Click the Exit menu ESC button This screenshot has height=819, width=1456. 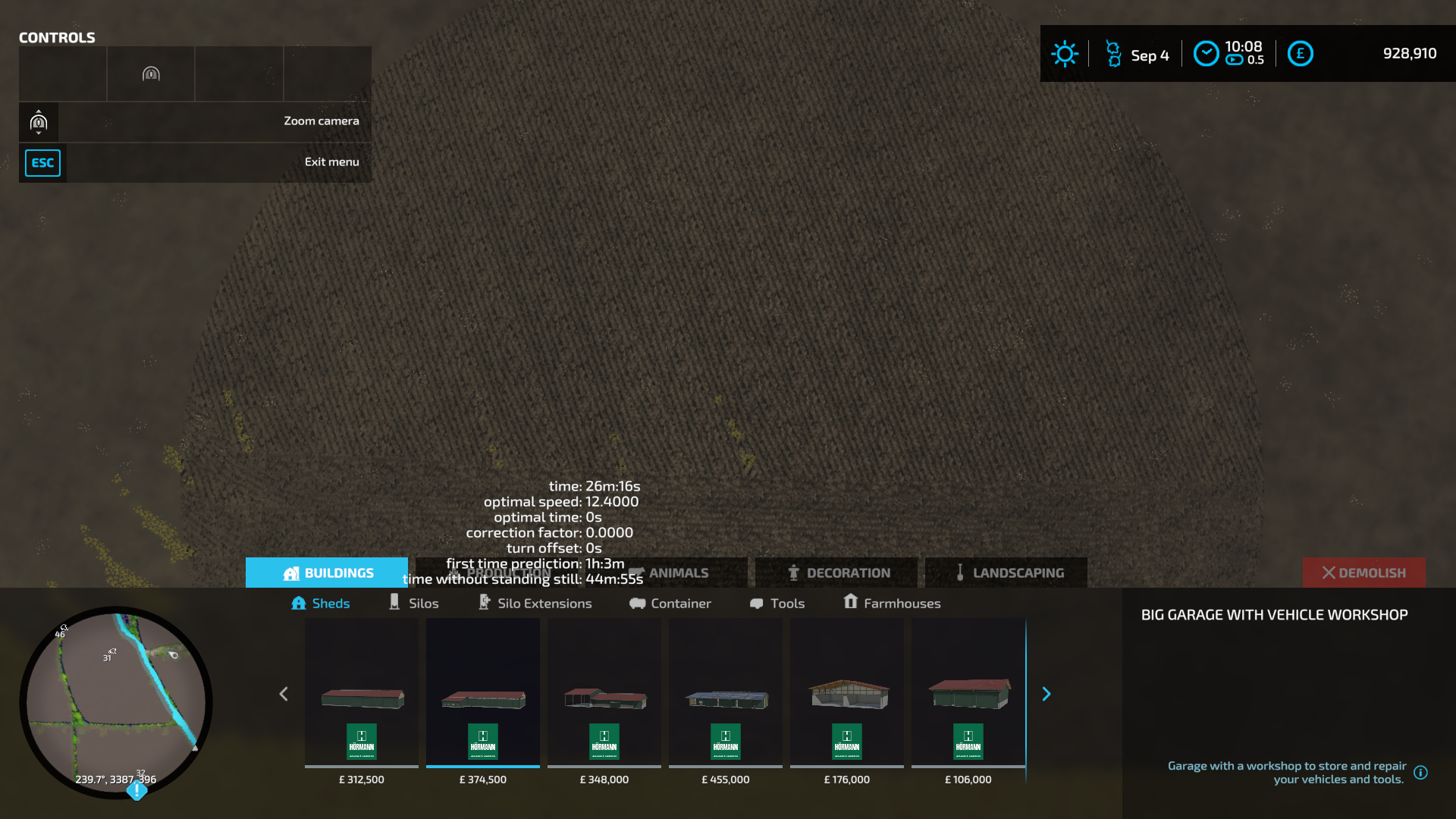pyautogui.click(x=43, y=162)
